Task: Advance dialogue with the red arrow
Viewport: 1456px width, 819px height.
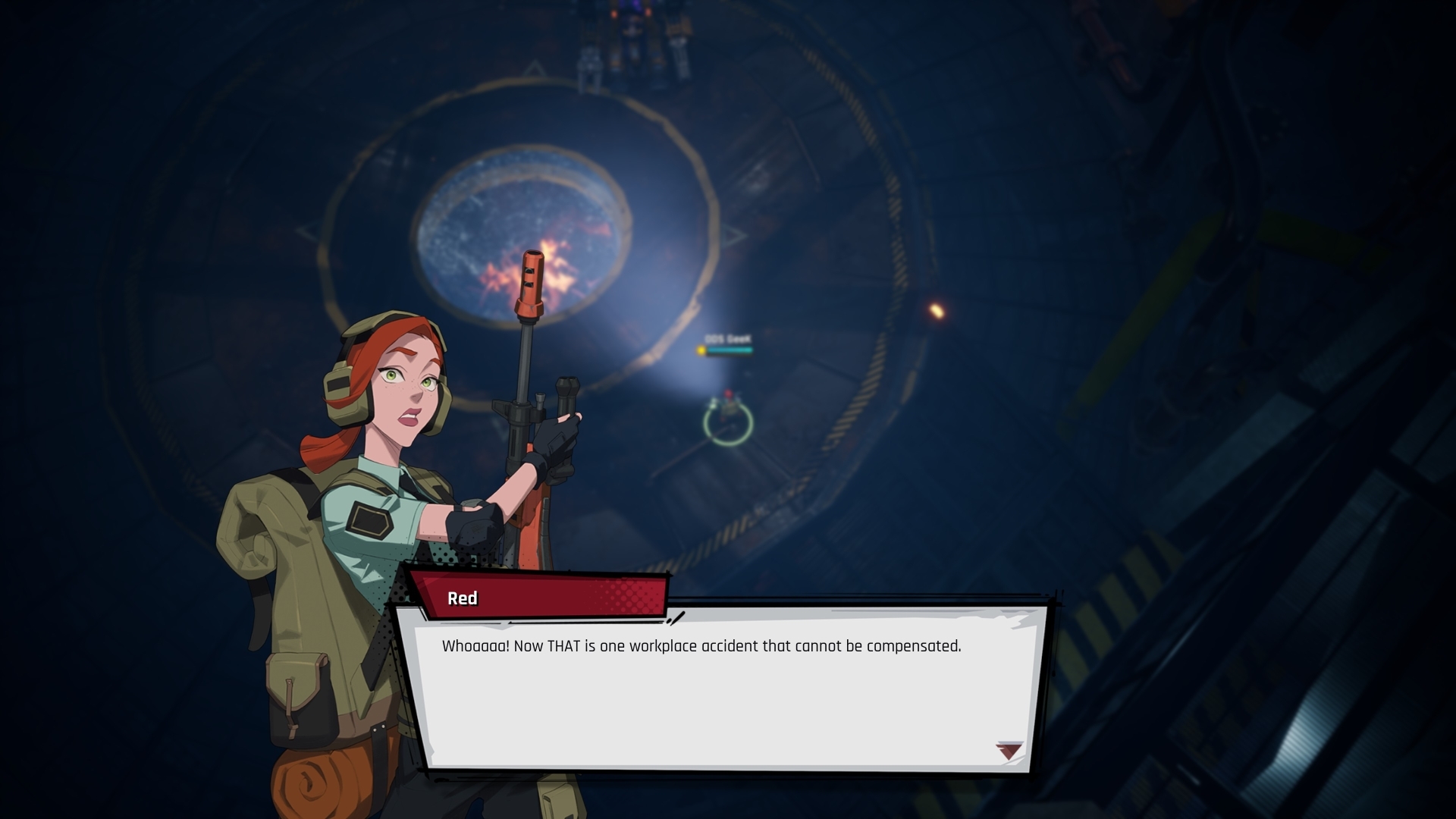Action: [1009, 751]
